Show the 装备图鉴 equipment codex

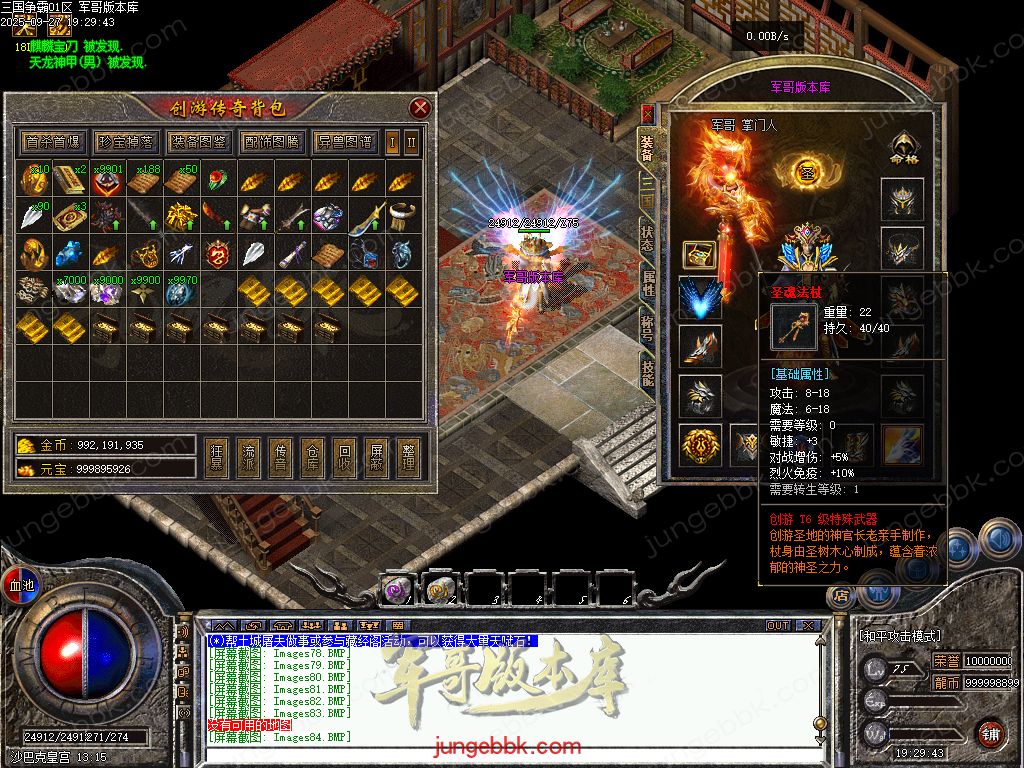tap(198, 142)
